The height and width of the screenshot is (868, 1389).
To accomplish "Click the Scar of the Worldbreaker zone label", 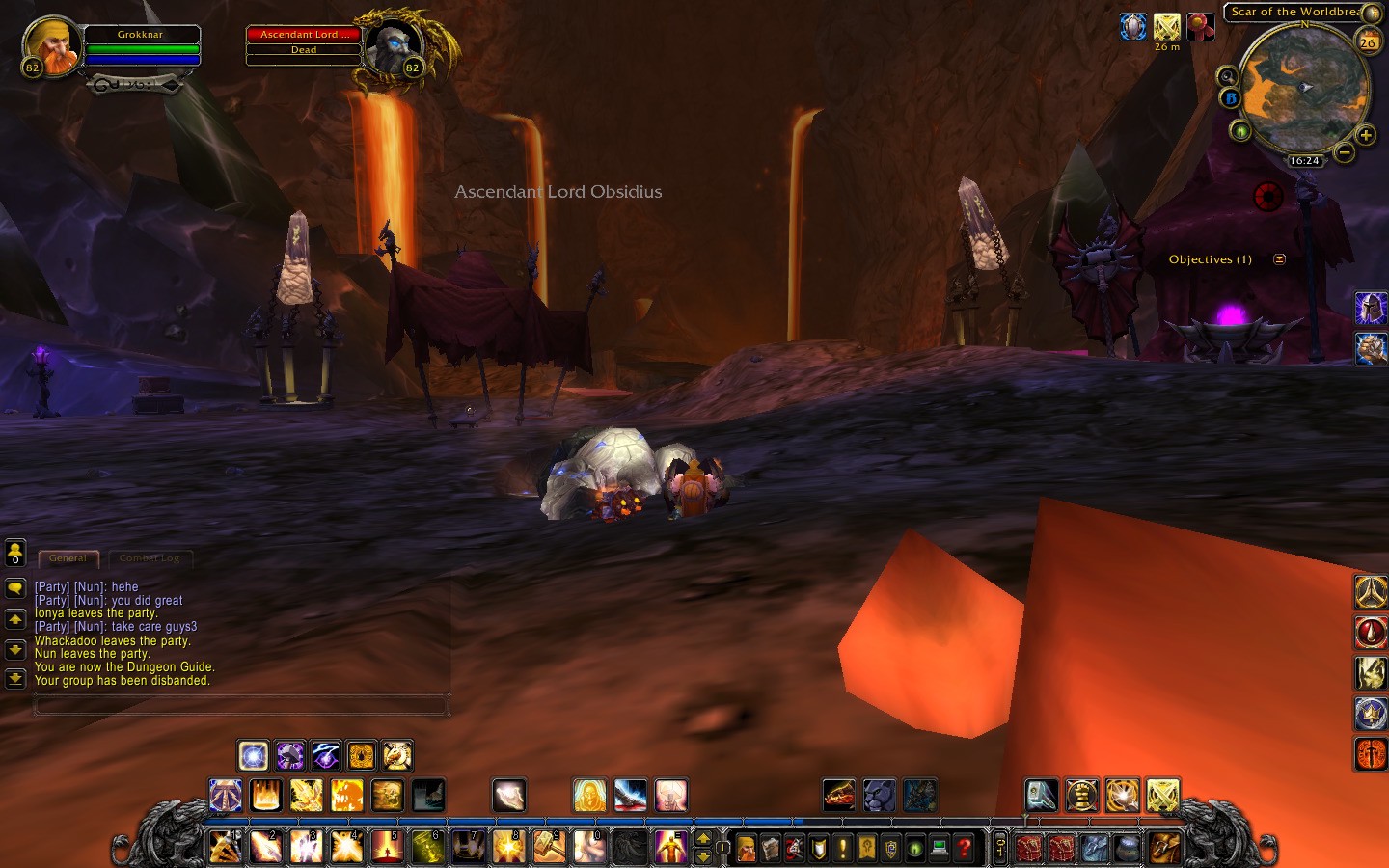I will pos(1293,12).
